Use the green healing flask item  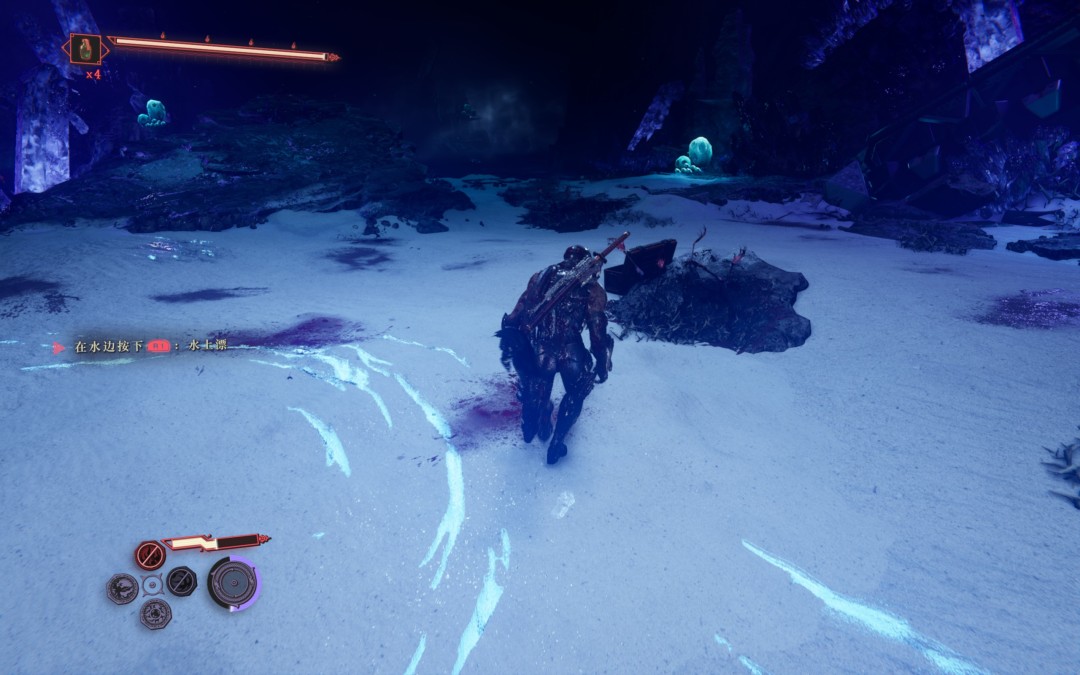pos(86,49)
